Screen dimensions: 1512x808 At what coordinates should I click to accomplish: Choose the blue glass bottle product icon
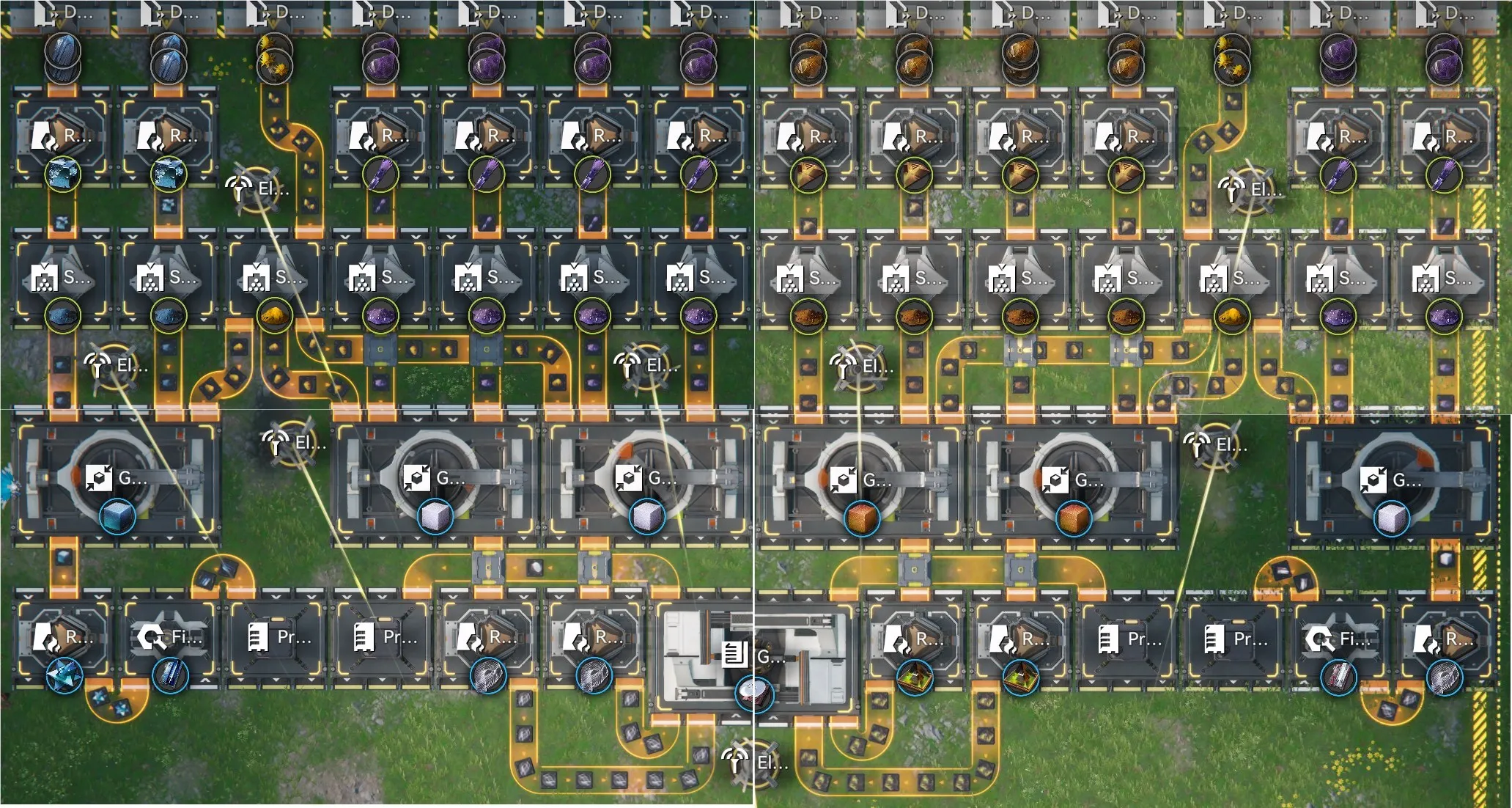[x=170, y=675]
